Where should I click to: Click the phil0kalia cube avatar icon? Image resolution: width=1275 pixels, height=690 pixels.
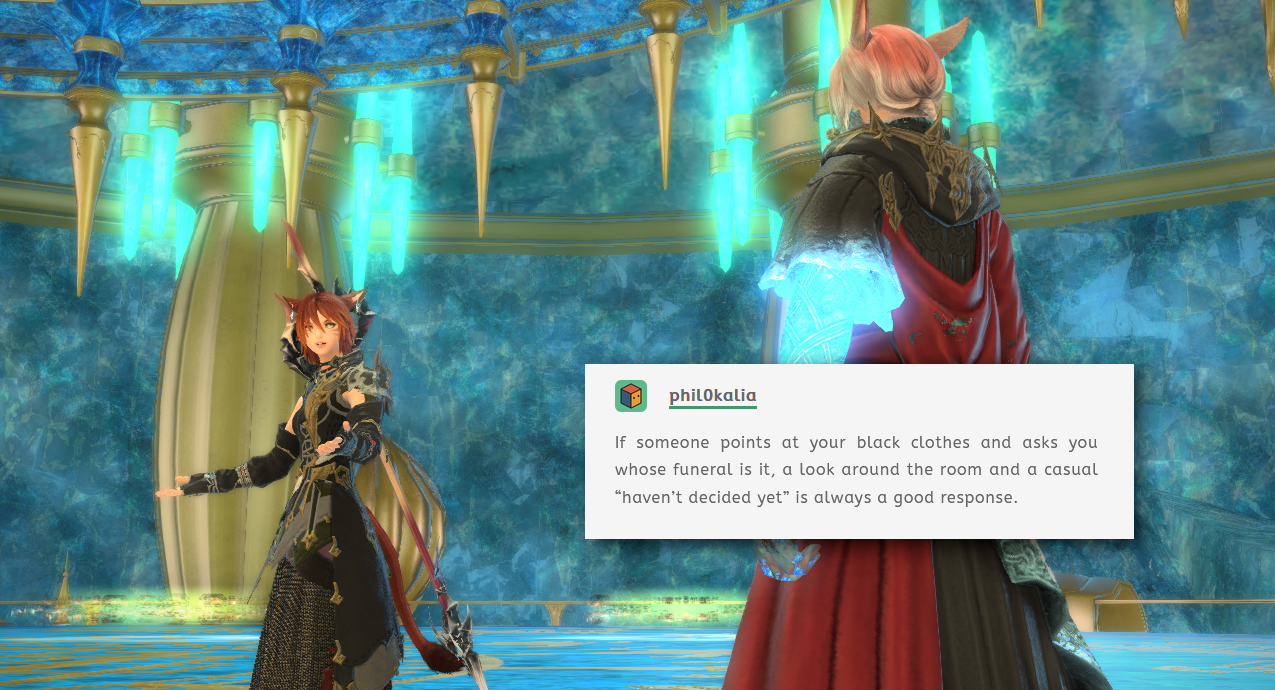coord(631,396)
